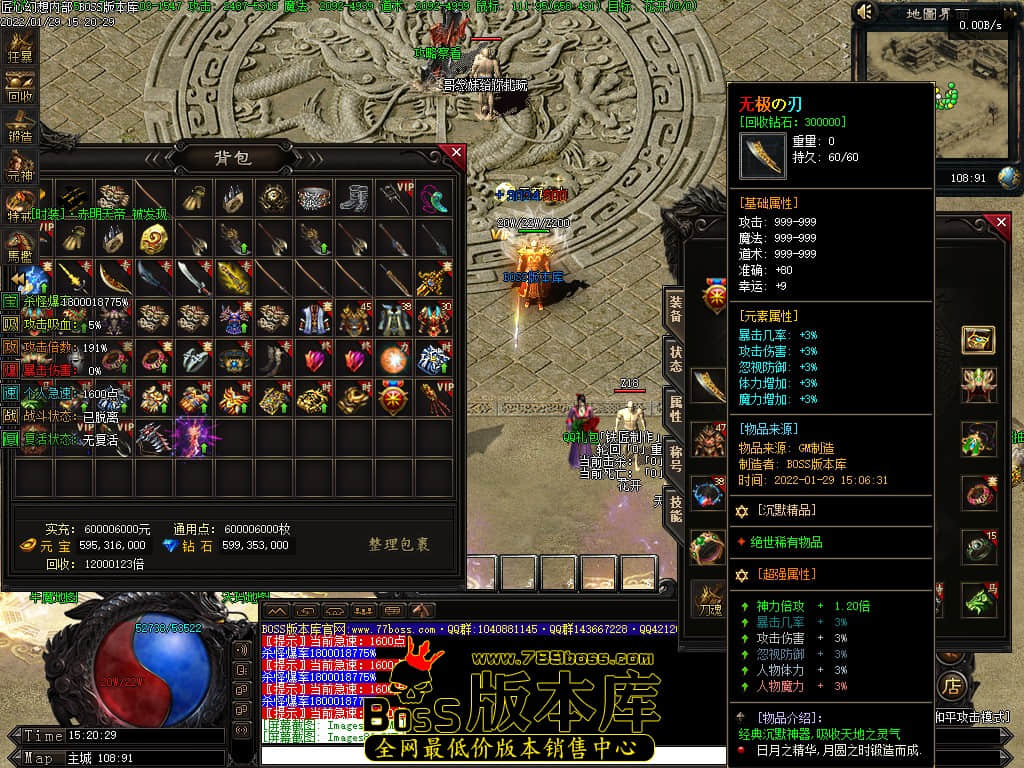Switch to the 状态 status tab
Image resolution: width=1024 pixels, height=768 pixels.
point(676,360)
